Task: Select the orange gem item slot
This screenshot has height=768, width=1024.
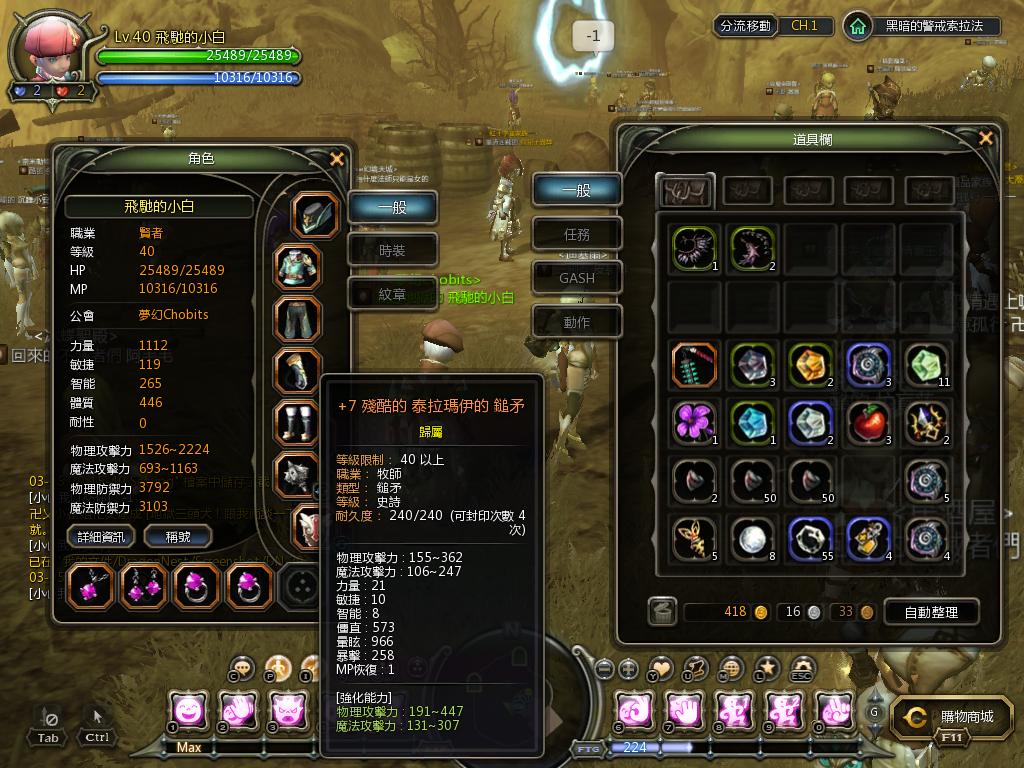Action: coord(811,365)
